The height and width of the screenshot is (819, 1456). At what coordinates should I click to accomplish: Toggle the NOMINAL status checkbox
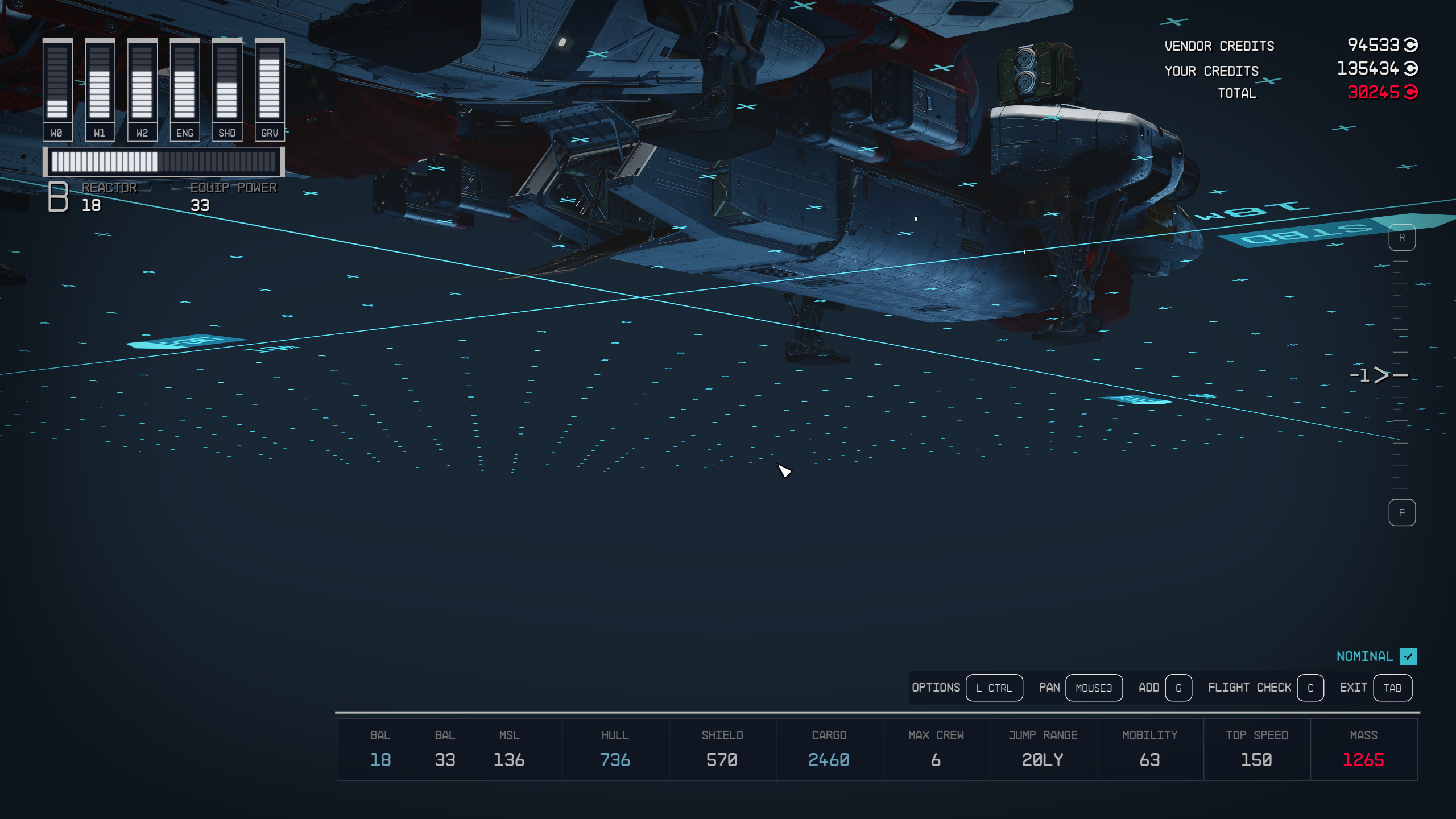coord(1409,656)
